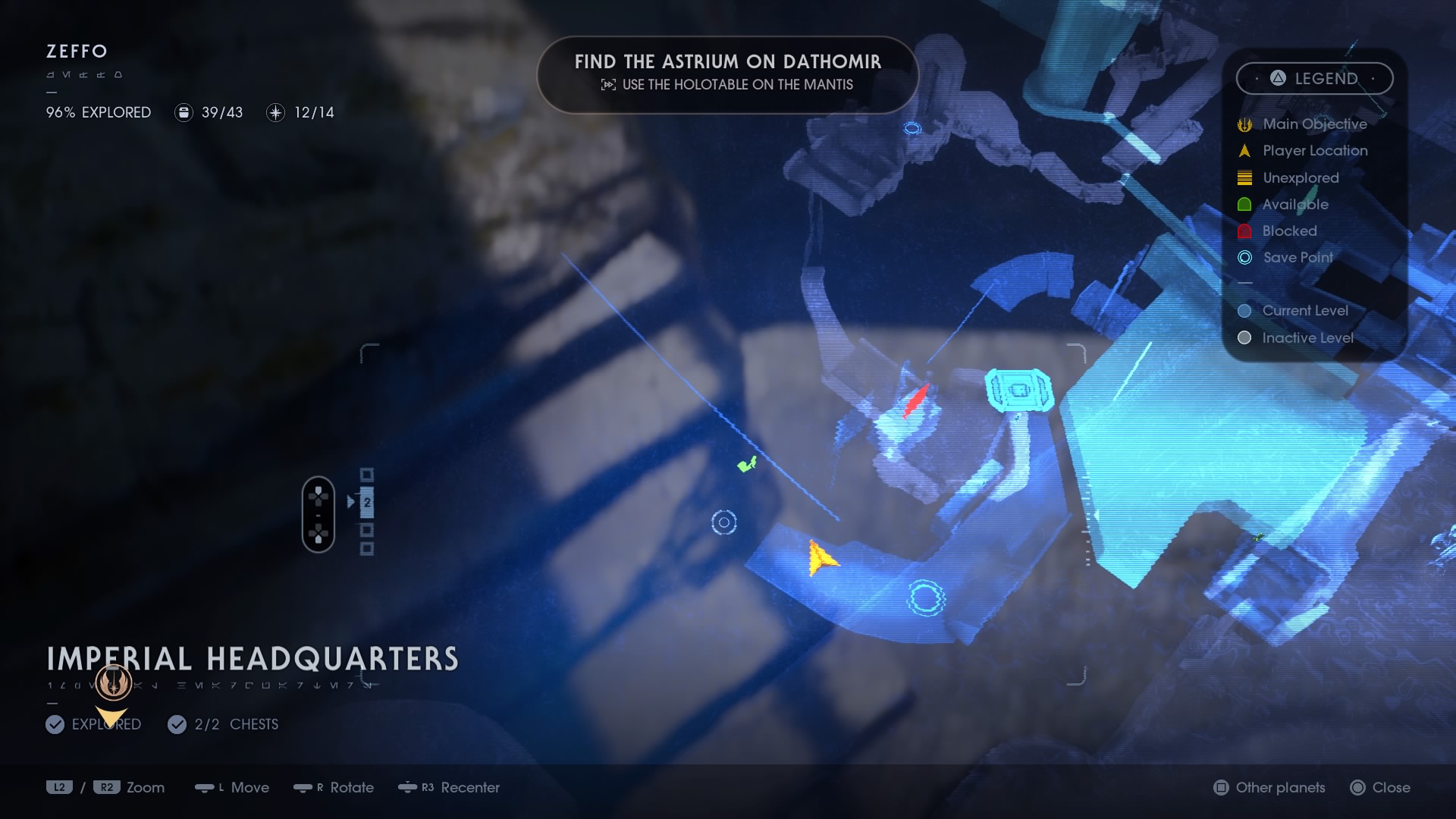
Task: Select the secrets counter icon showing 12/14
Action: [x=275, y=112]
